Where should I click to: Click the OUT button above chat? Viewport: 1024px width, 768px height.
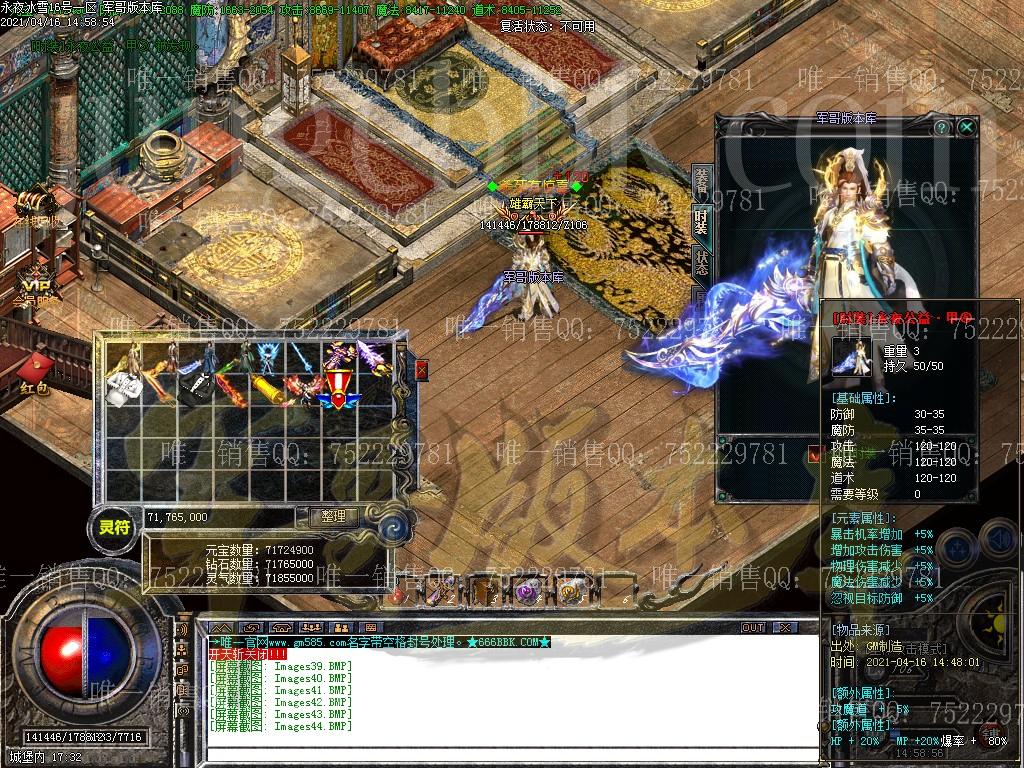coord(753,627)
